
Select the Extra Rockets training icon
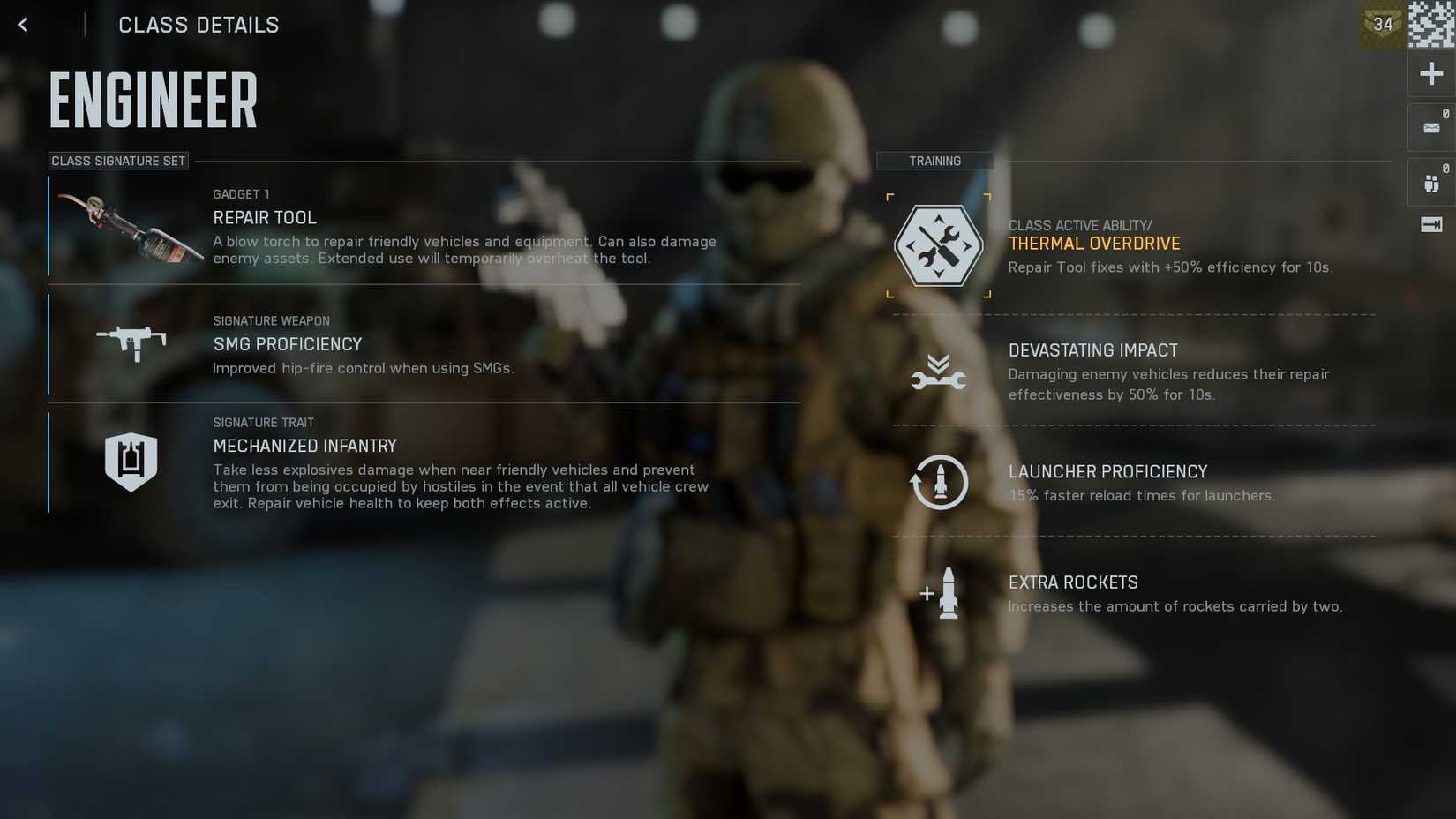tap(940, 593)
